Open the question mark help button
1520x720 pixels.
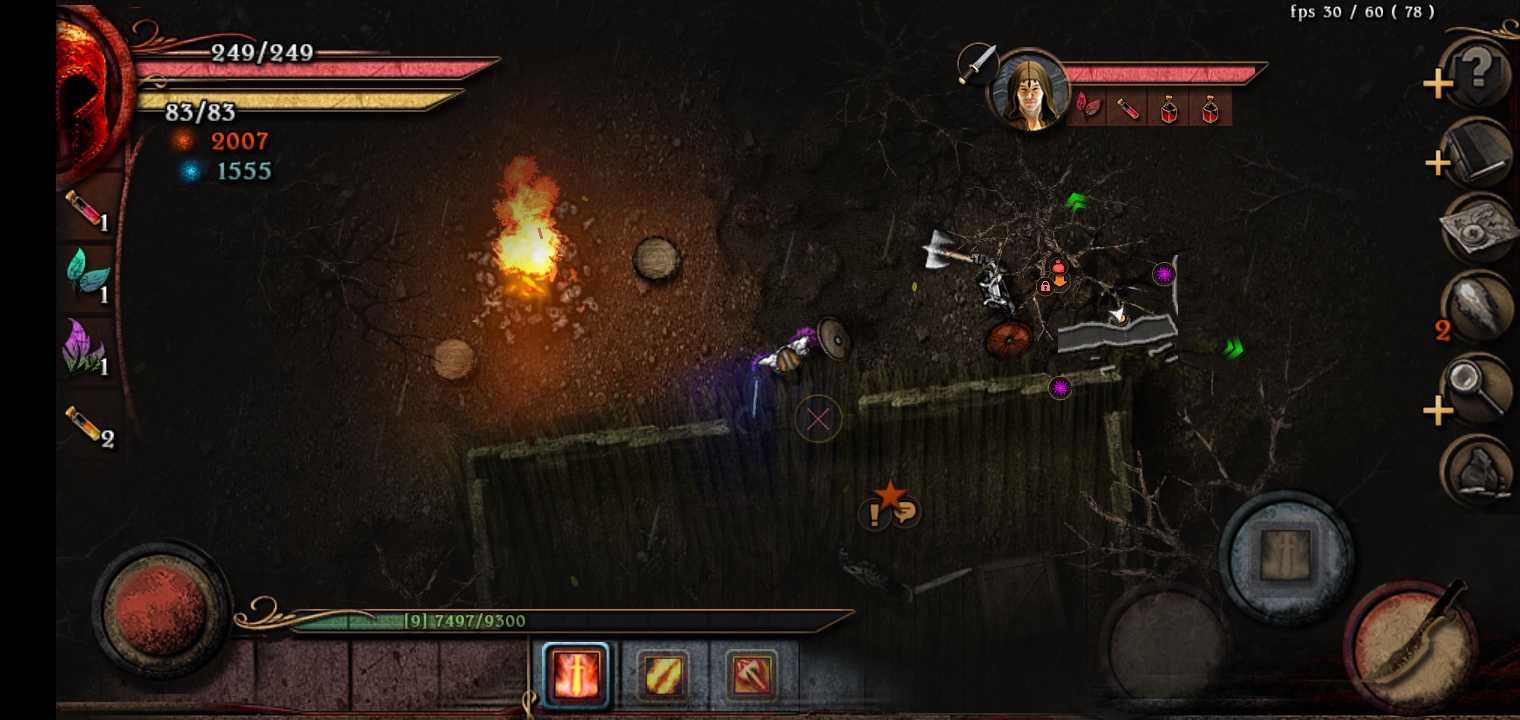pos(1478,72)
